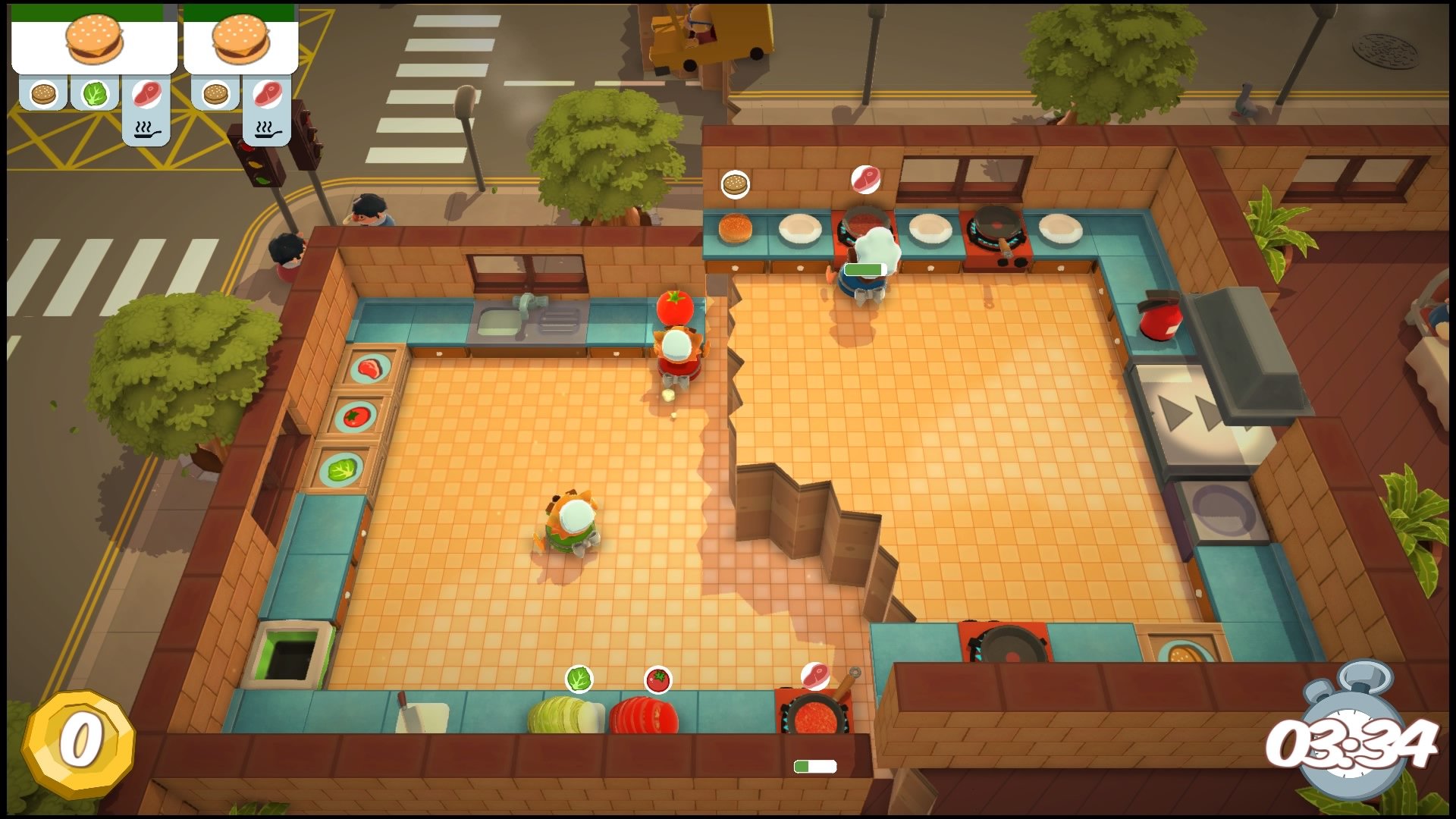Open the lettuce crate at the bottom of the stack
This screenshot has height=819, width=1456.
point(343,470)
